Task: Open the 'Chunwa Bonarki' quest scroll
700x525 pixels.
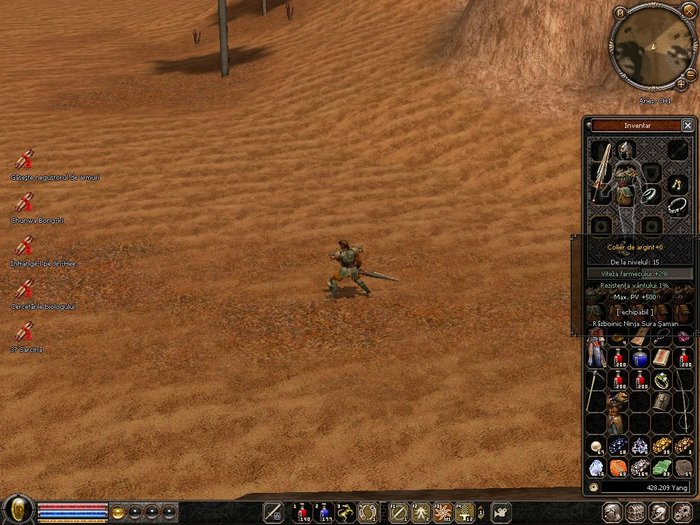Action: pyautogui.click(x=25, y=203)
